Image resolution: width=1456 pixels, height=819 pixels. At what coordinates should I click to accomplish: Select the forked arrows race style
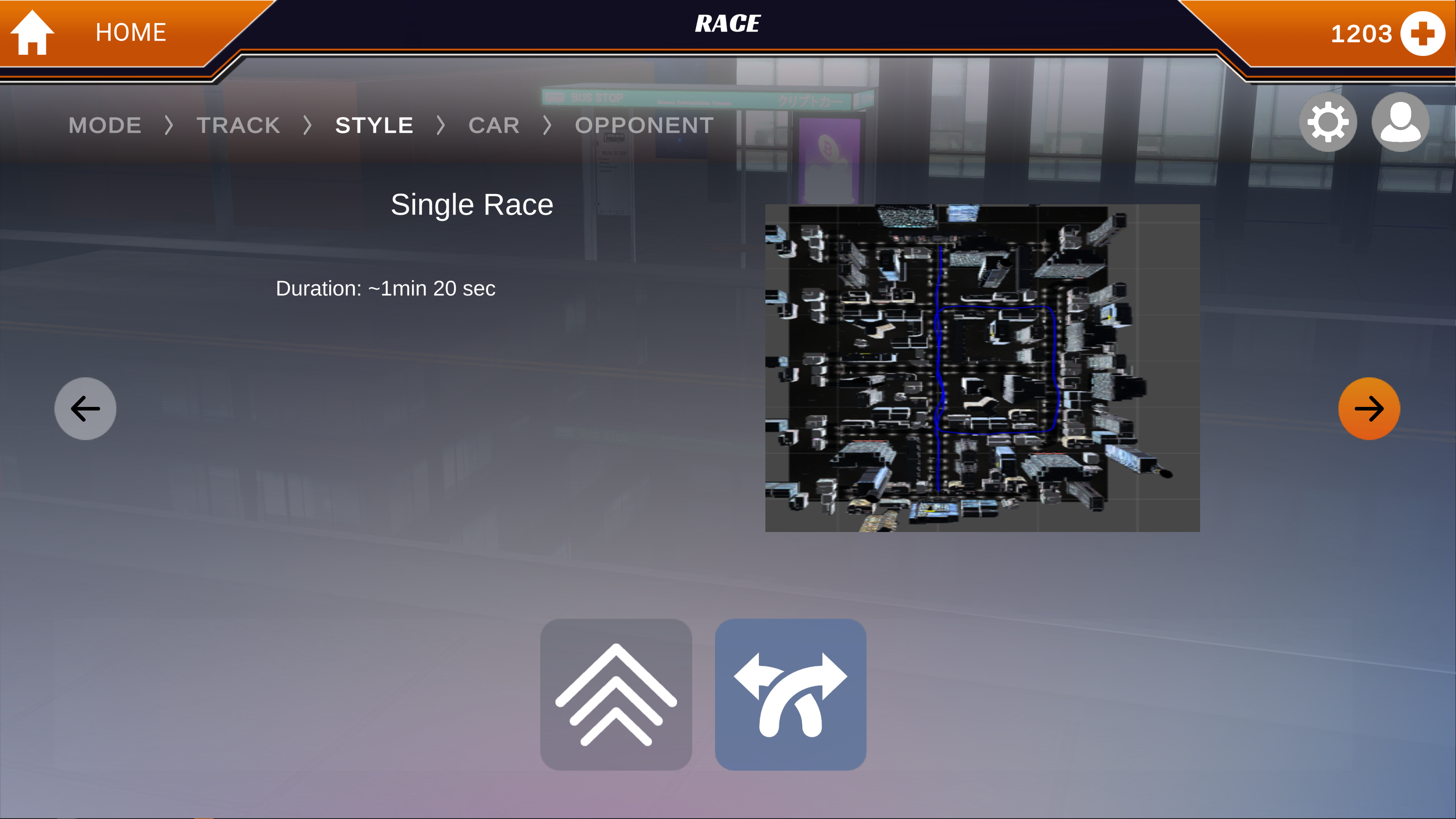click(790, 694)
